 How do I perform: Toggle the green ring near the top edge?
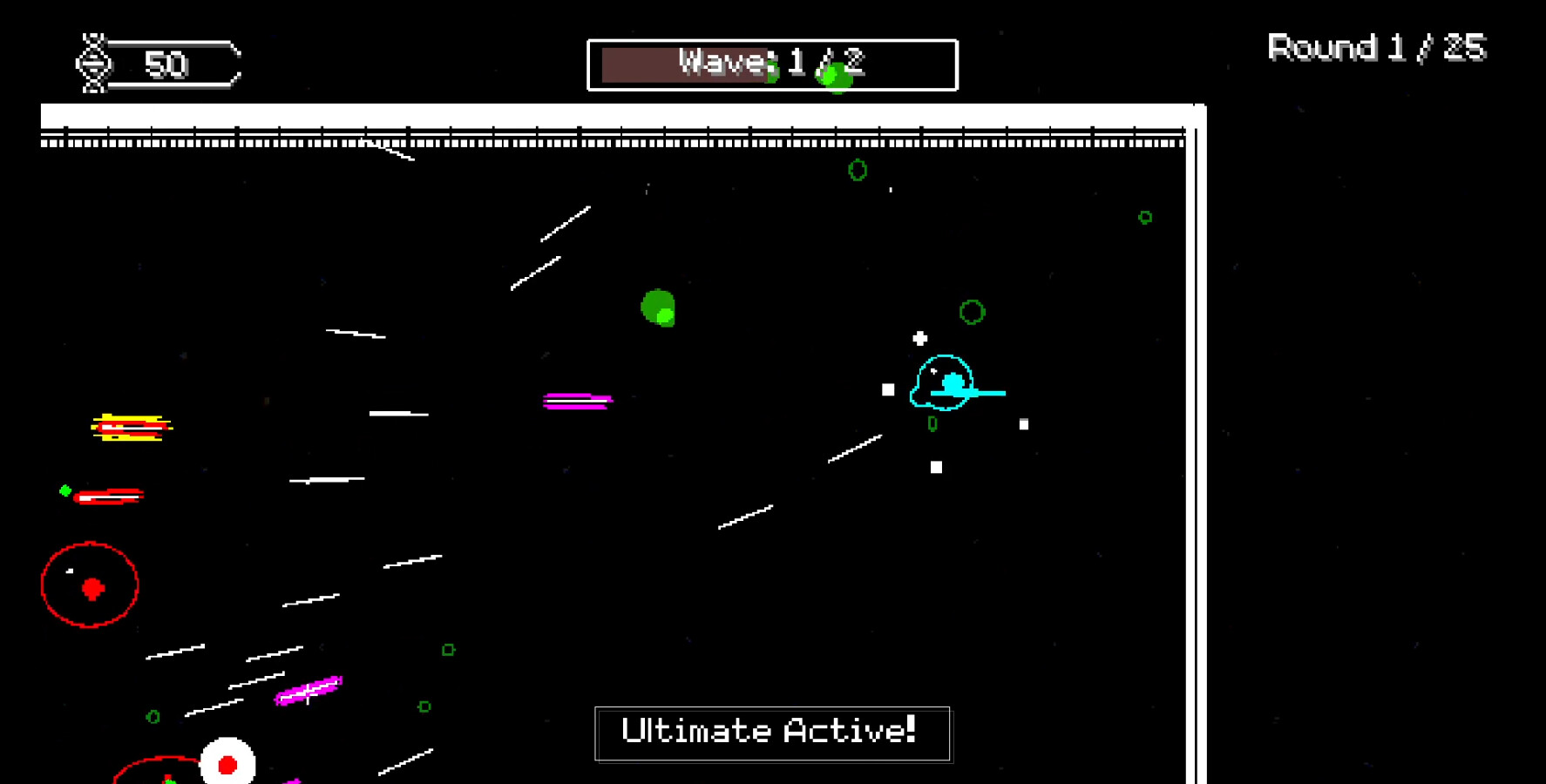[857, 170]
